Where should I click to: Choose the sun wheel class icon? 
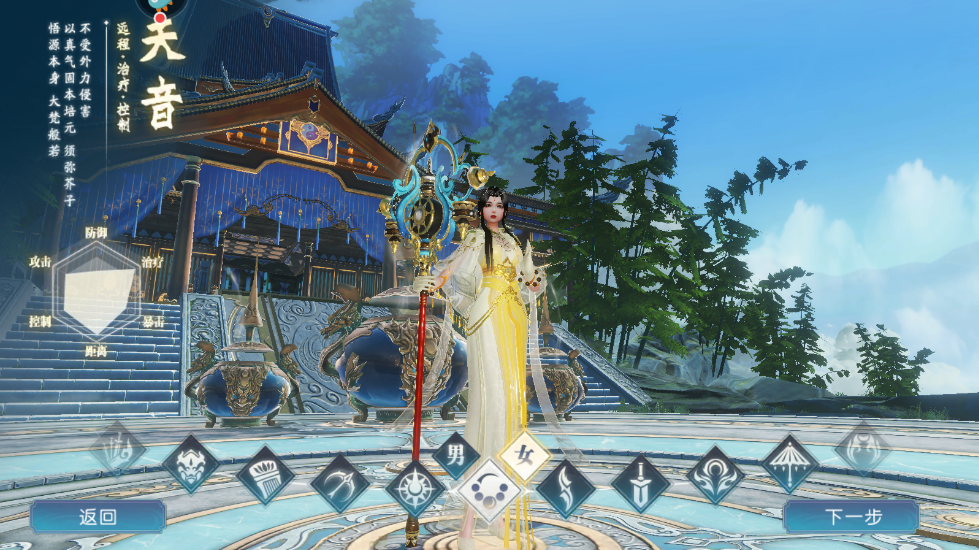[415, 489]
